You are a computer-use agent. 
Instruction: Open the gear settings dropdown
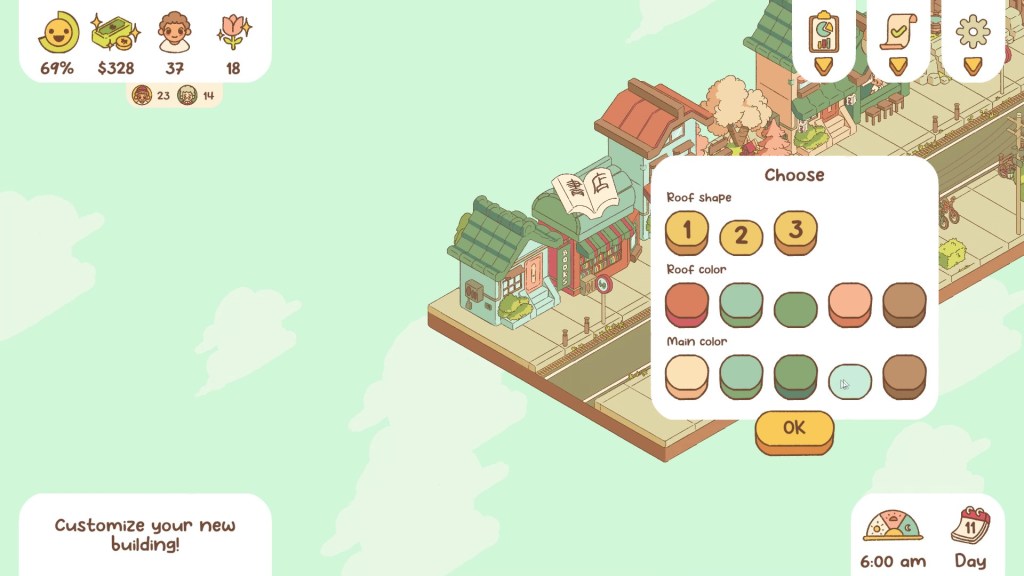[x=972, y=40]
